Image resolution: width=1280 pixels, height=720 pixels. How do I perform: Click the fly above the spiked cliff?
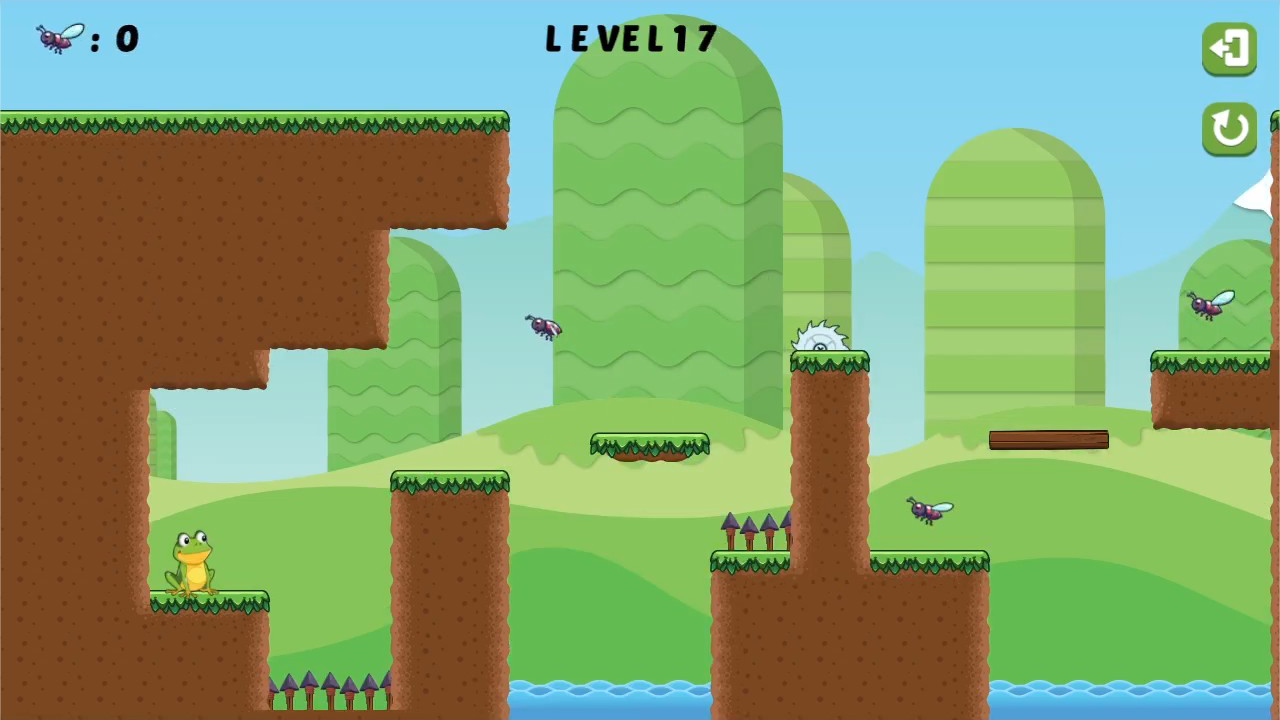tap(930, 511)
